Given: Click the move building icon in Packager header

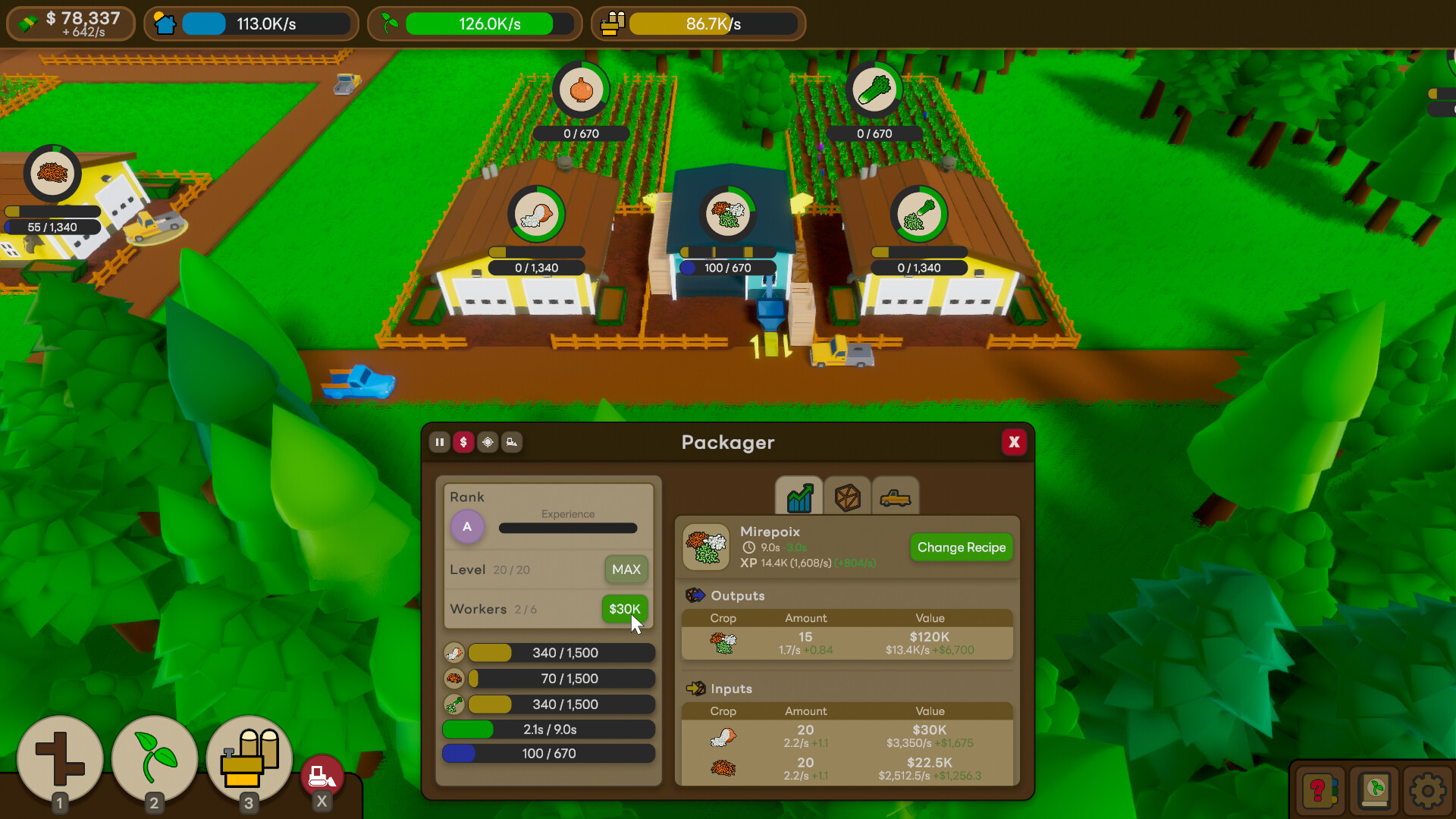Looking at the screenshot, I should (x=512, y=442).
